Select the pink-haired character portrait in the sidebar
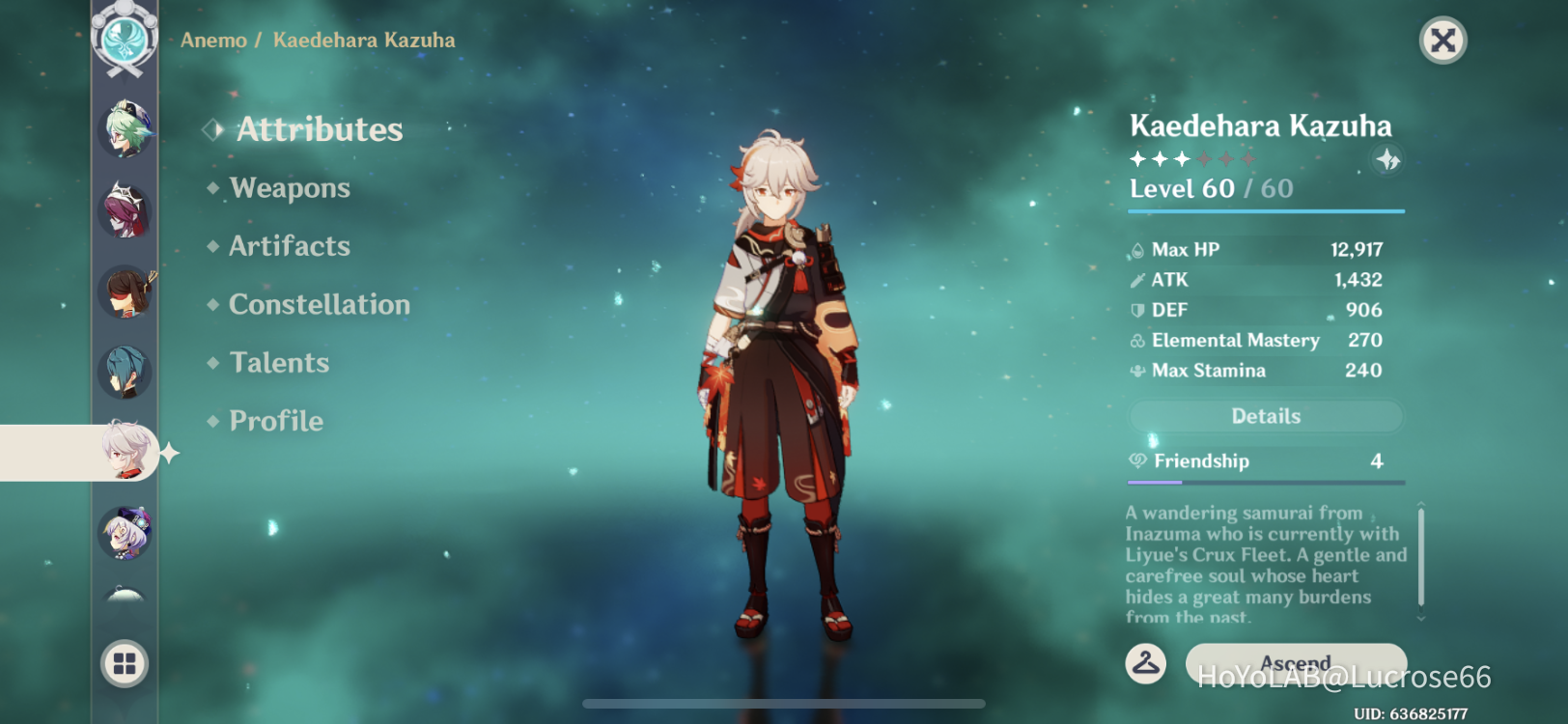The height and width of the screenshot is (724, 1568). [x=124, y=212]
